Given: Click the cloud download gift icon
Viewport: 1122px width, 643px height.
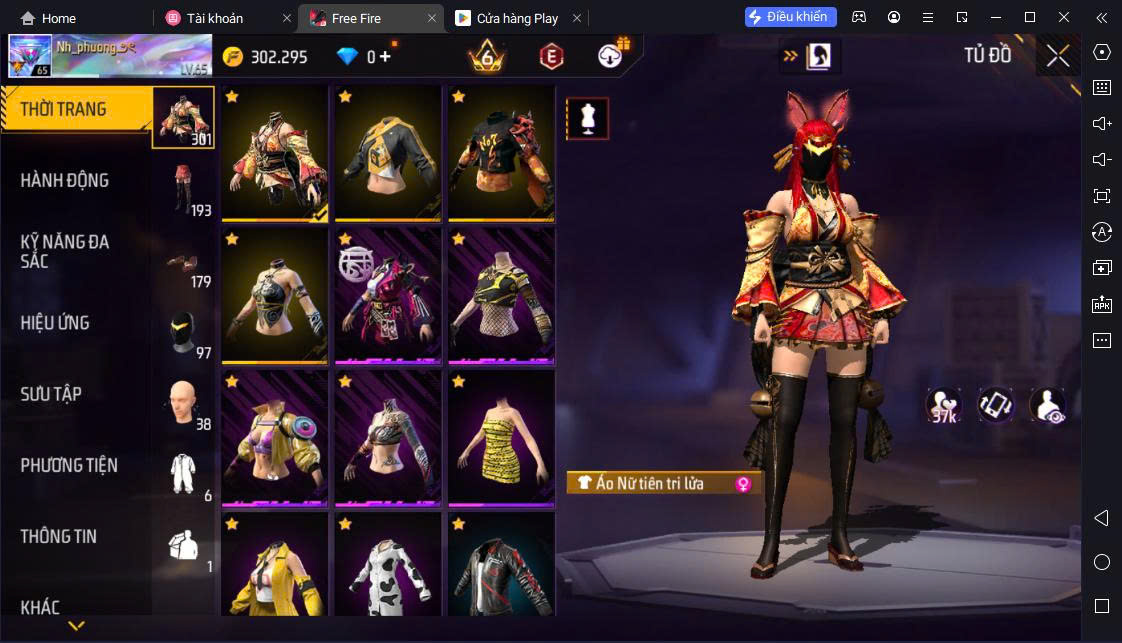Looking at the screenshot, I should [612, 55].
